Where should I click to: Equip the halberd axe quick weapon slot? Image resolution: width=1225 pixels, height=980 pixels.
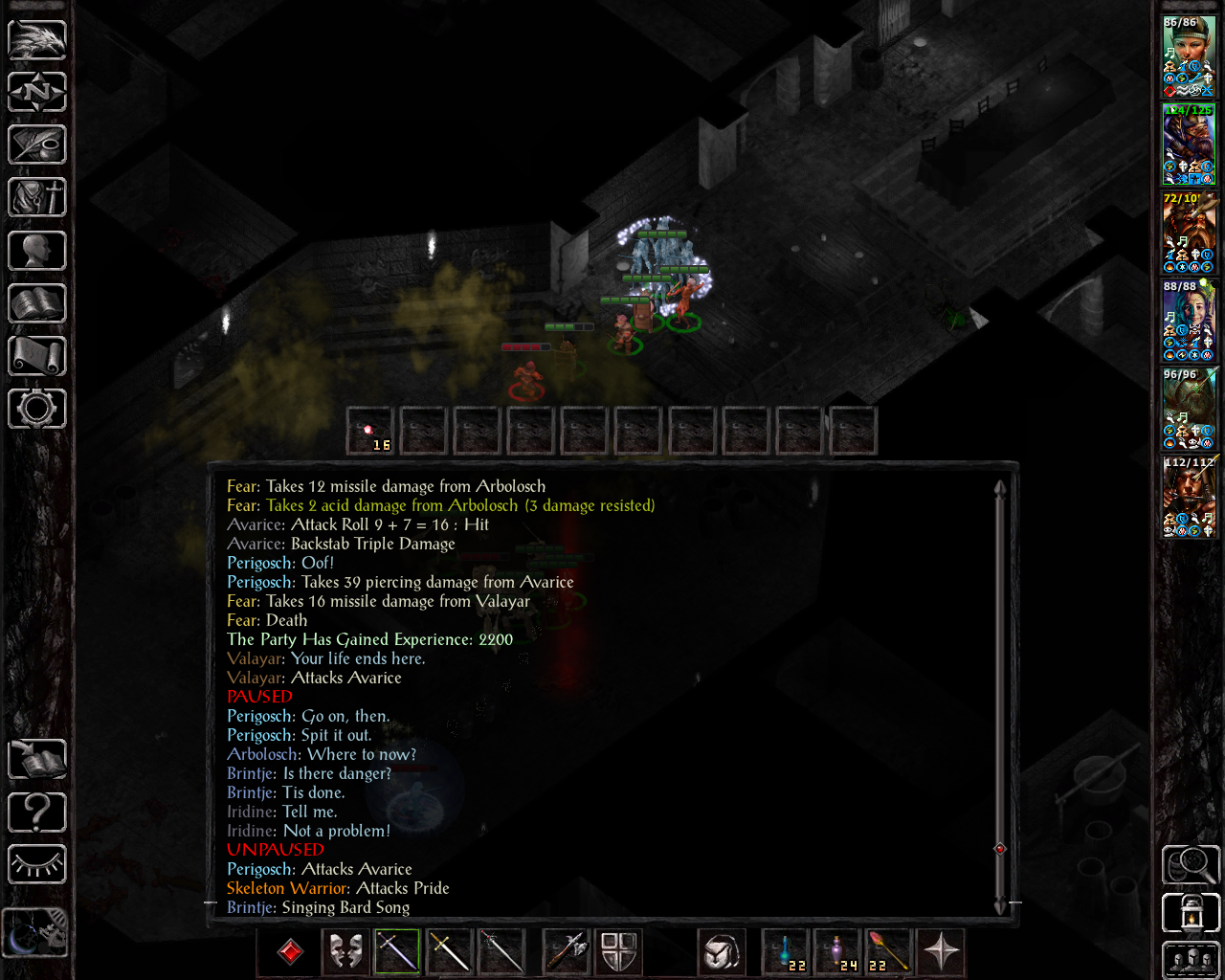coord(566,951)
